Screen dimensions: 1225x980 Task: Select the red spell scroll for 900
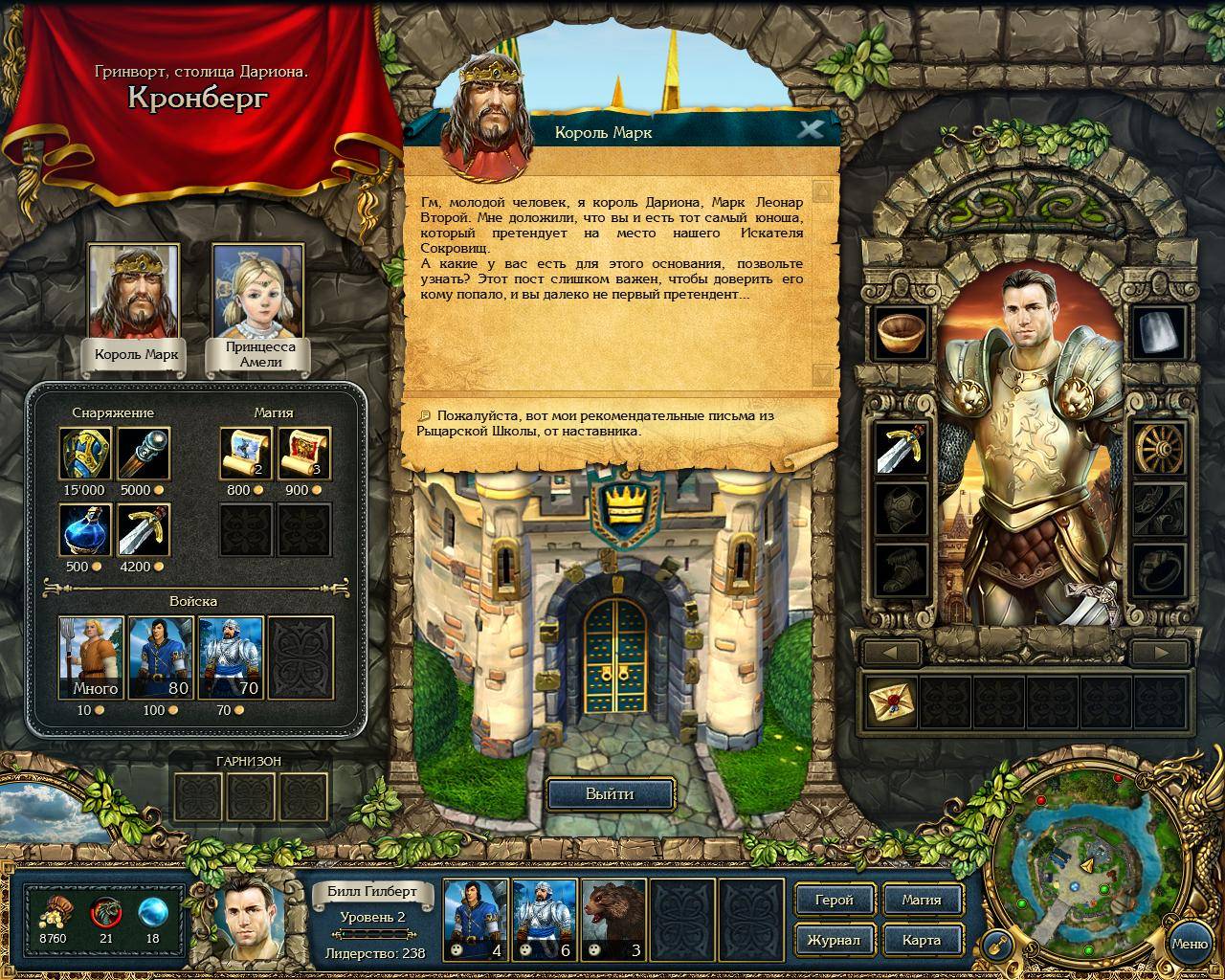pyautogui.click(x=304, y=454)
